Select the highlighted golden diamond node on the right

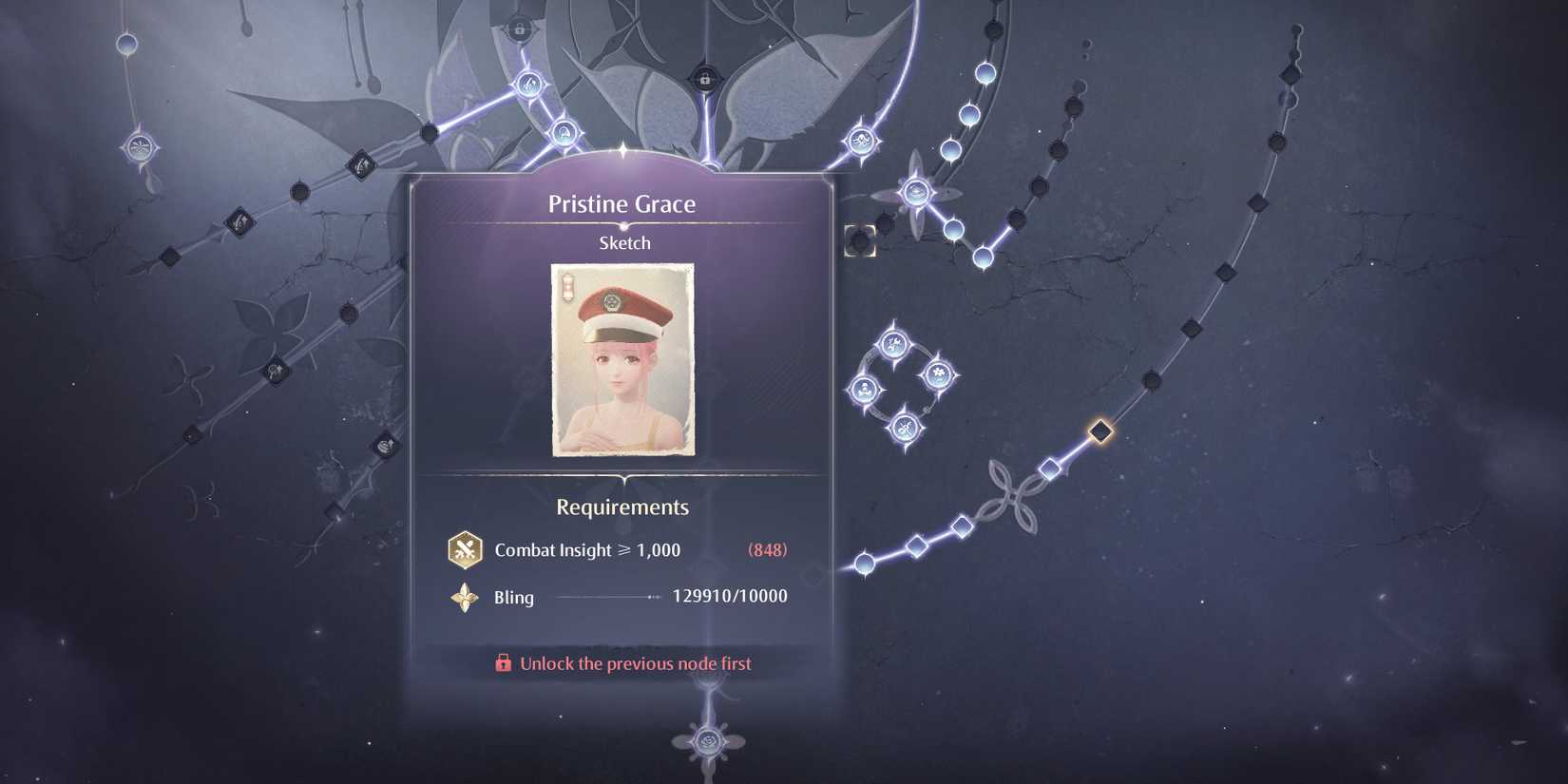click(x=1100, y=430)
